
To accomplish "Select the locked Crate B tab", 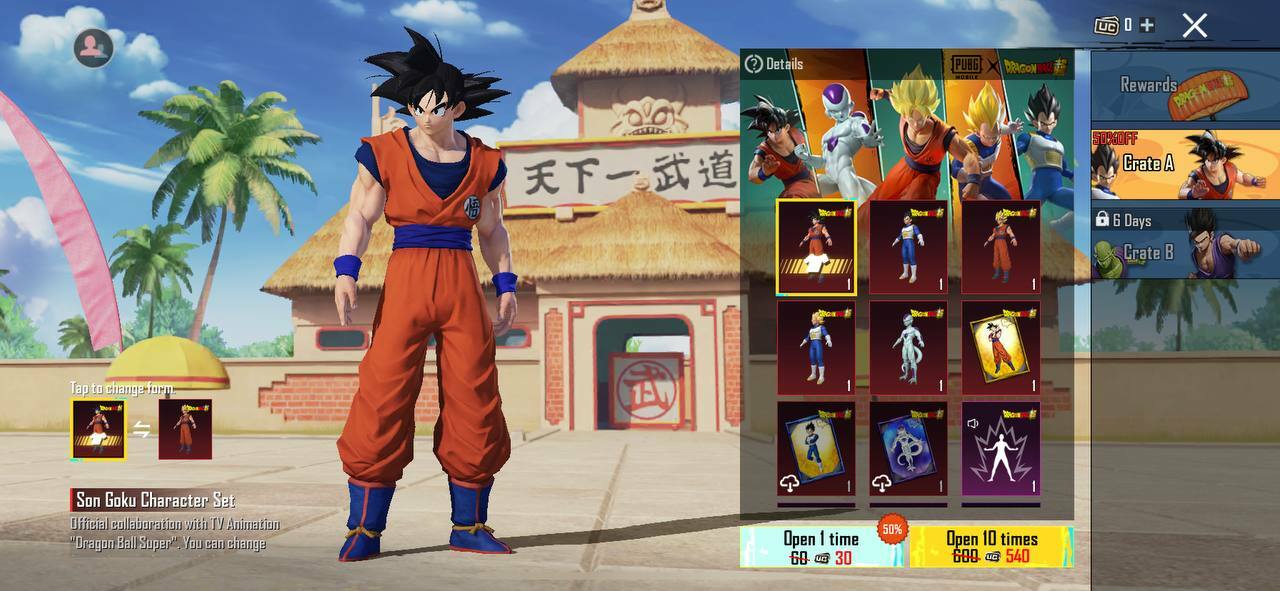I will click(1184, 244).
